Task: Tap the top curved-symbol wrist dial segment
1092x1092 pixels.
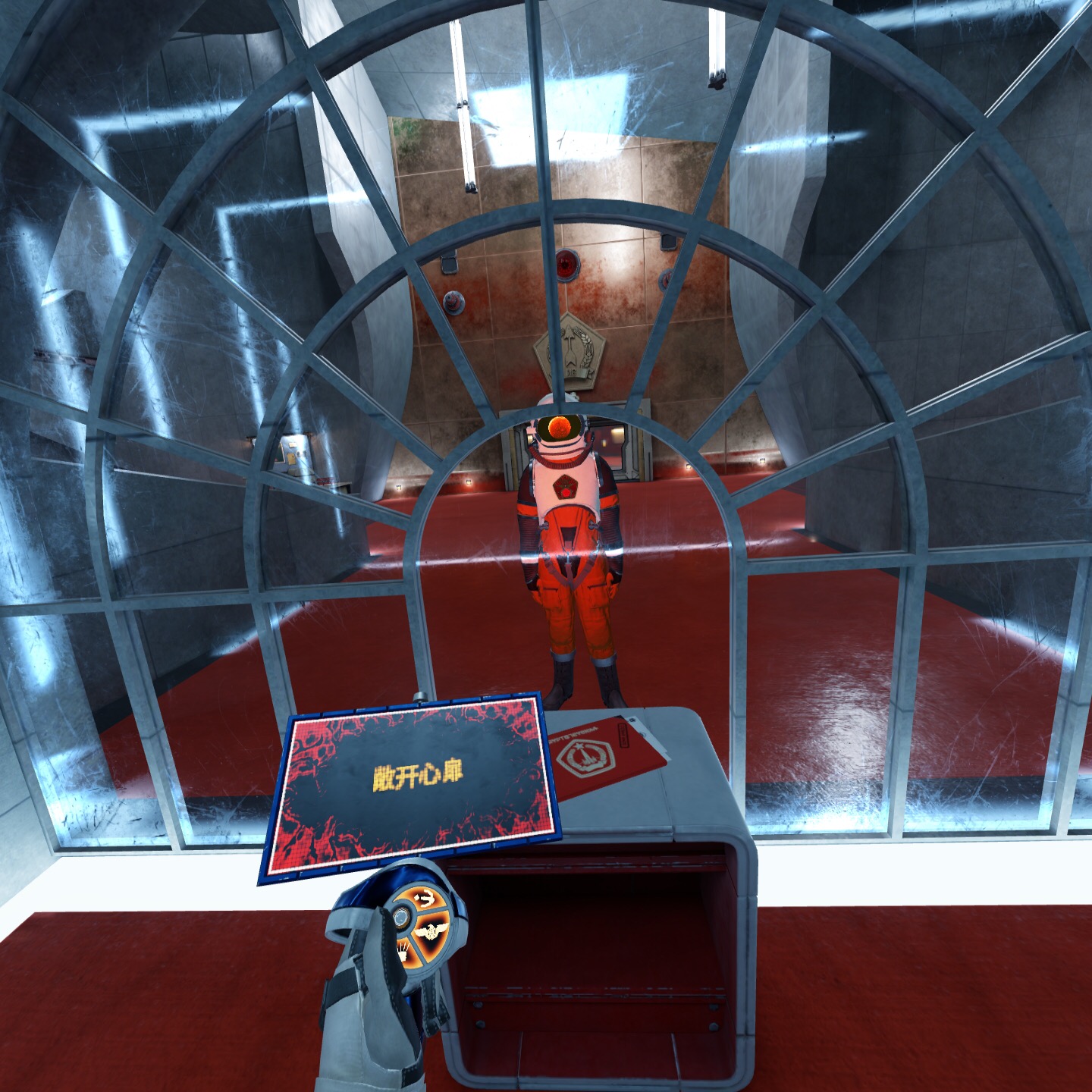Action: tap(426, 900)
